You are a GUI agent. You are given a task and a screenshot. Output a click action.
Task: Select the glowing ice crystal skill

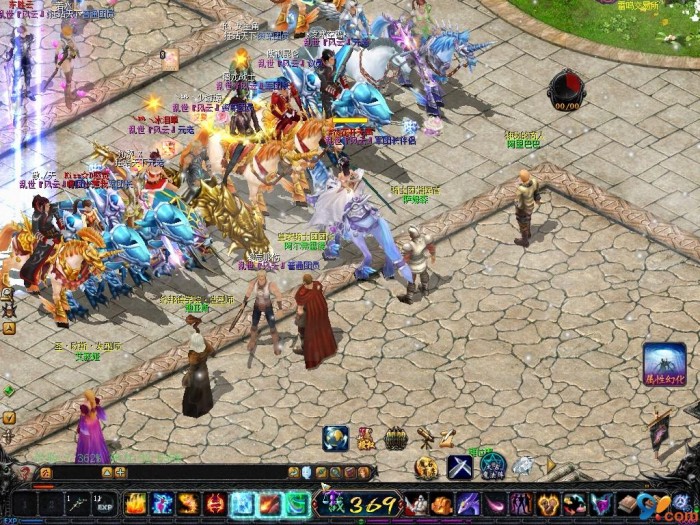pyautogui.click(x=242, y=504)
